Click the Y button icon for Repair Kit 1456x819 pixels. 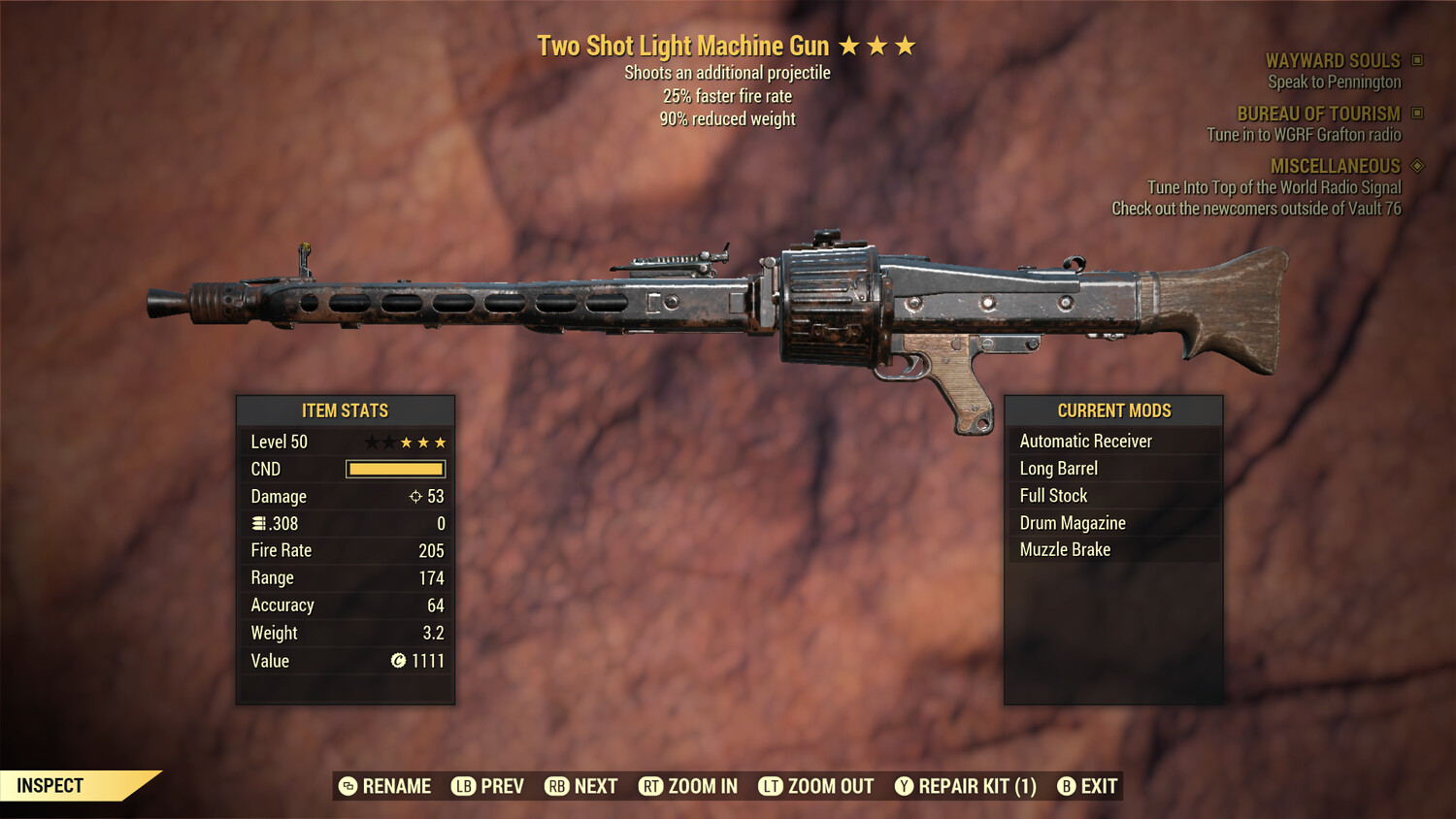tap(903, 786)
